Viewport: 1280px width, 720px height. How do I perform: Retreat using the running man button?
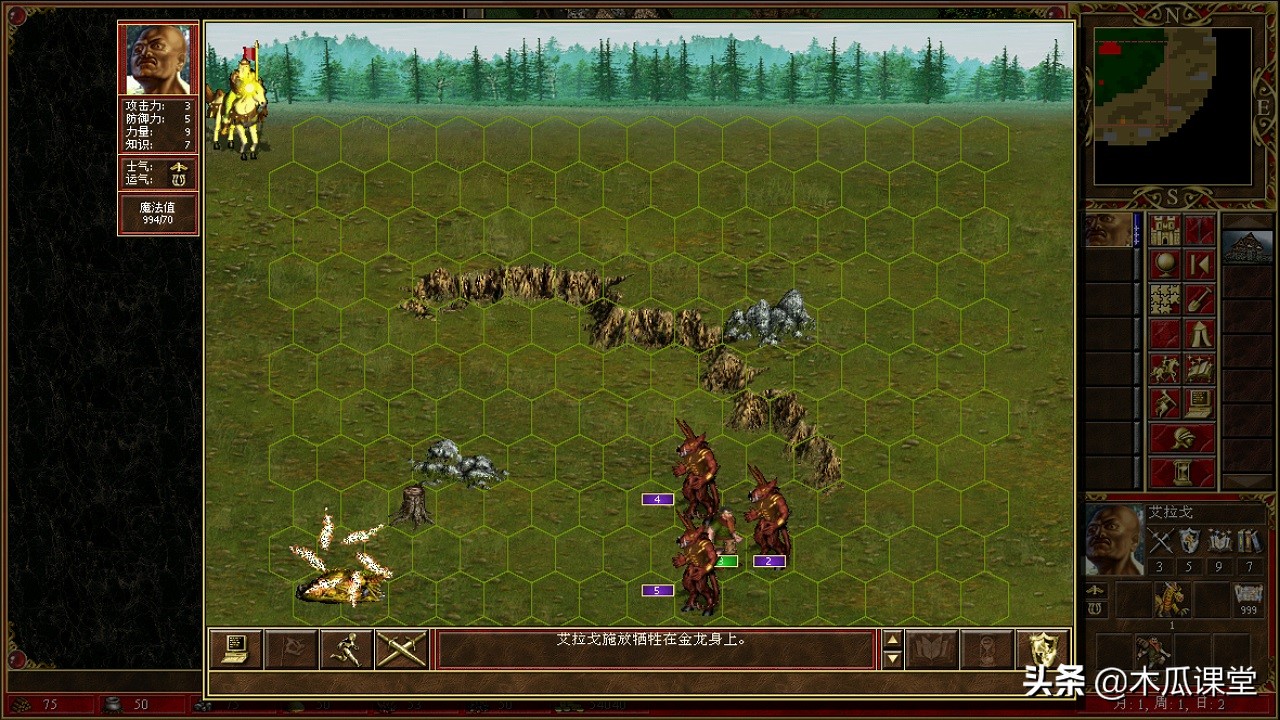[x=346, y=649]
